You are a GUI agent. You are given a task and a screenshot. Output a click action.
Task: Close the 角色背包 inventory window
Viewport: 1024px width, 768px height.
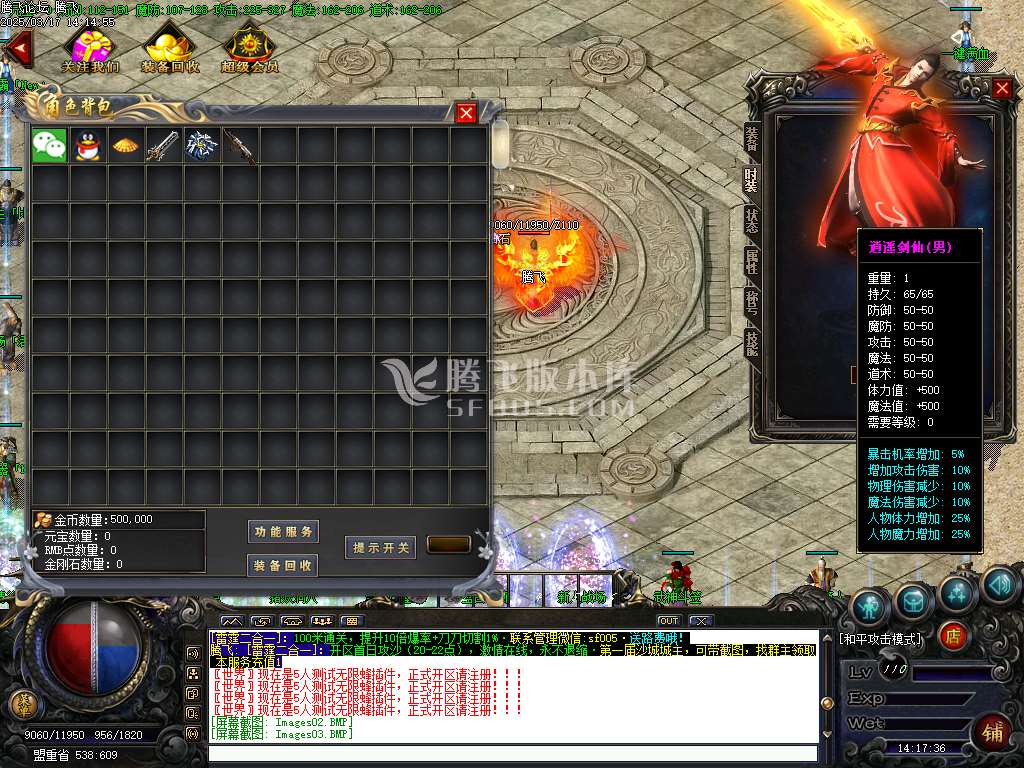coord(466,113)
